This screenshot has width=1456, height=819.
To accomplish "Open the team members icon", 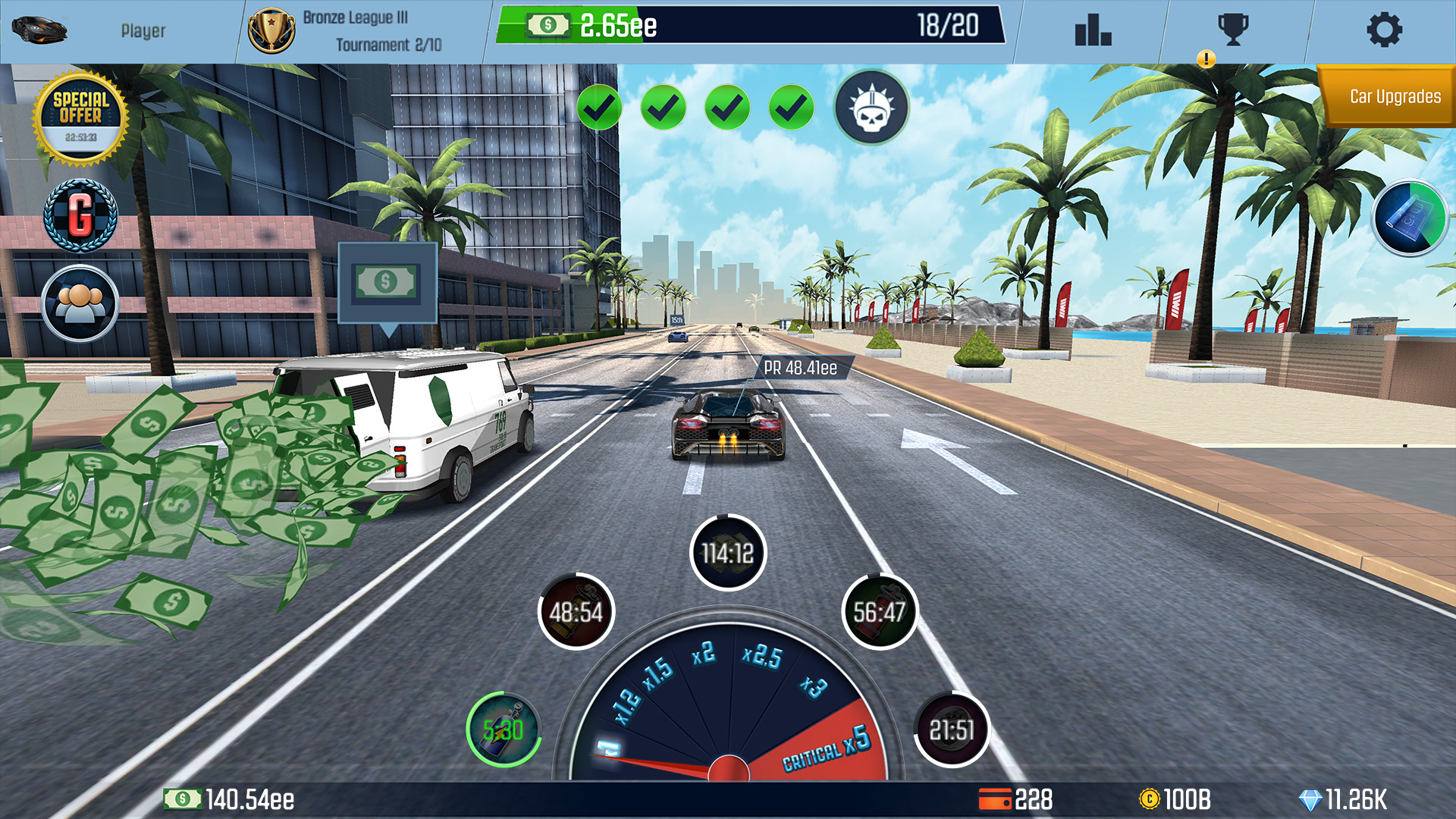I will point(78,303).
